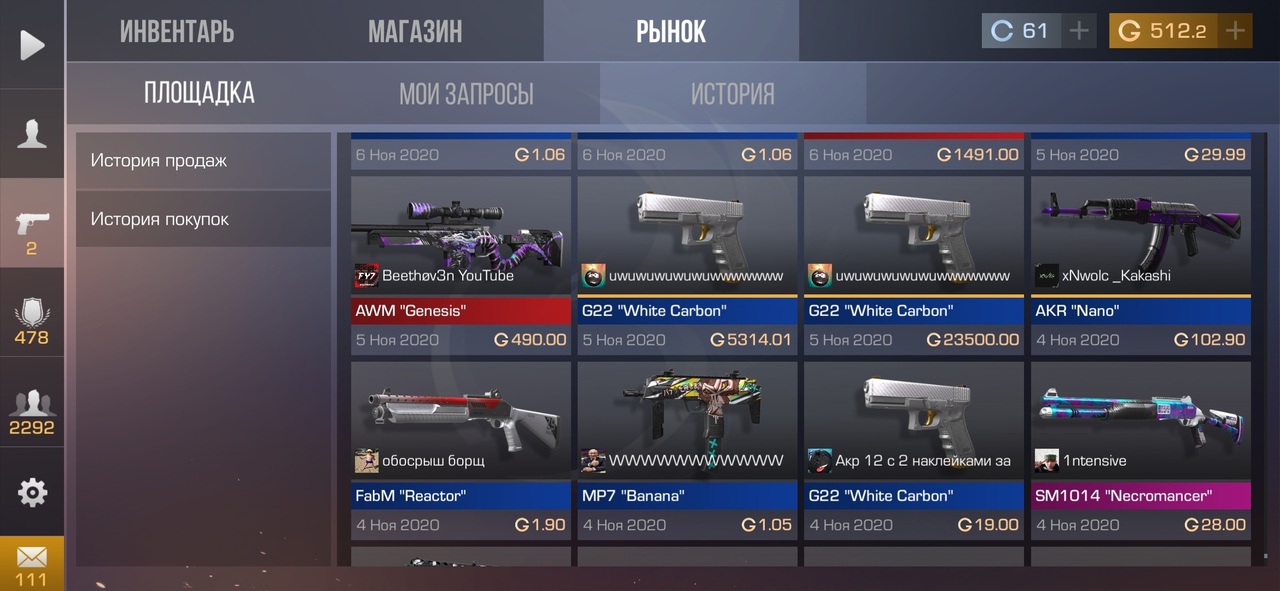Show История продаж list
The height and width of the screenshot is (591, 1280).
pyautogui.click(x=203, y=160)
